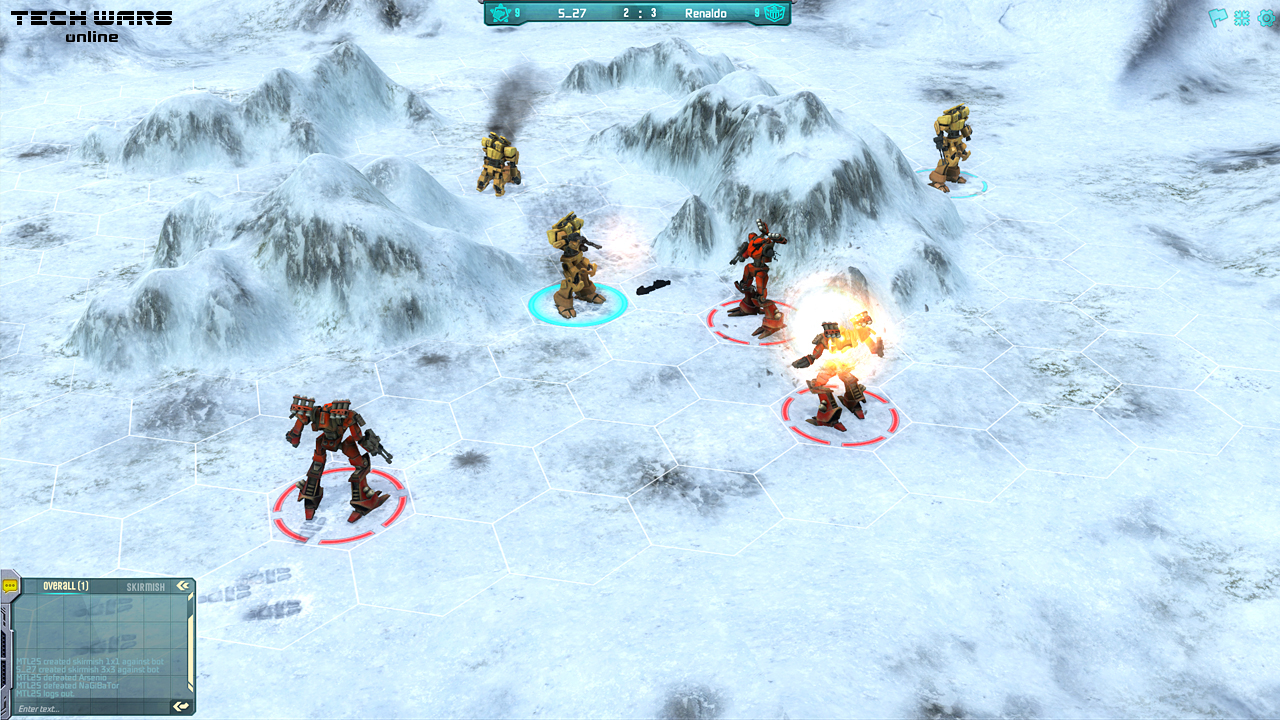The width and height of the screenshot is (1280, 720).
Task: Select the OVERALL (1) chat tab
Action: pos(65,586)
